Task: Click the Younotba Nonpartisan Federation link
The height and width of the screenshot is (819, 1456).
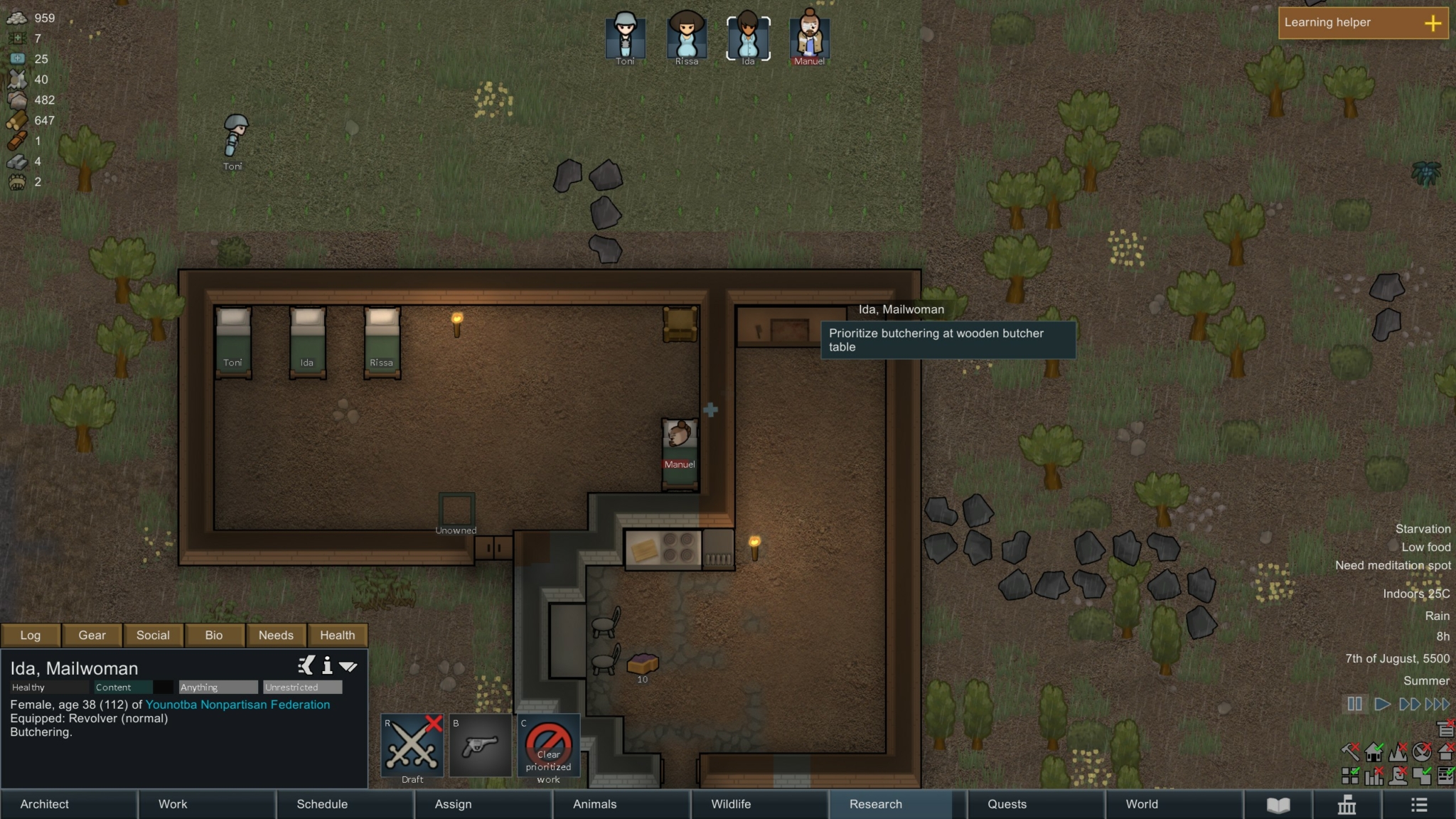Action: pos(237,705)
